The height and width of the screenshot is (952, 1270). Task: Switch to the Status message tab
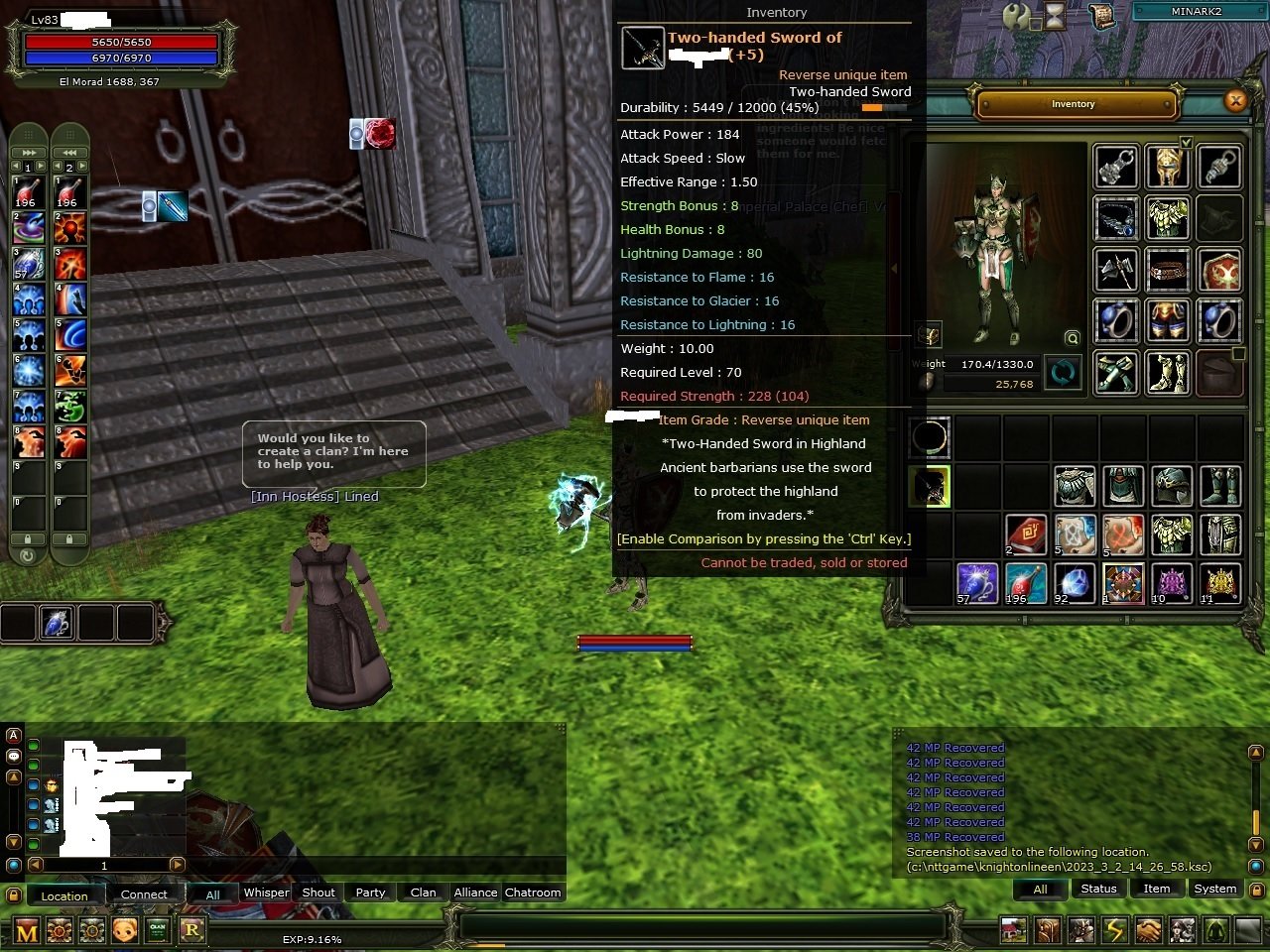click(x=1098, y=889)
